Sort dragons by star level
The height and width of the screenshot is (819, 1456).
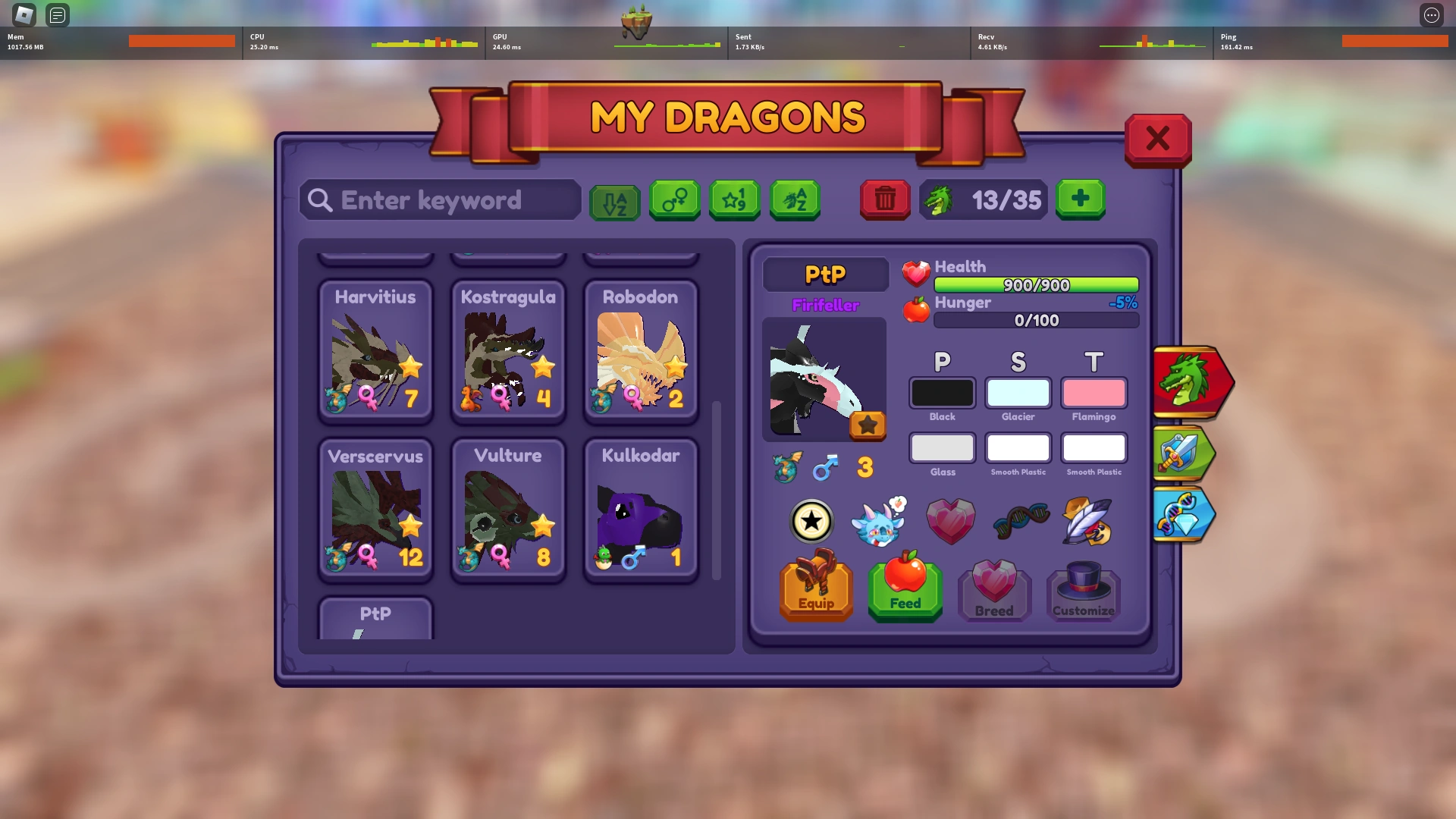tap(734, 200)
